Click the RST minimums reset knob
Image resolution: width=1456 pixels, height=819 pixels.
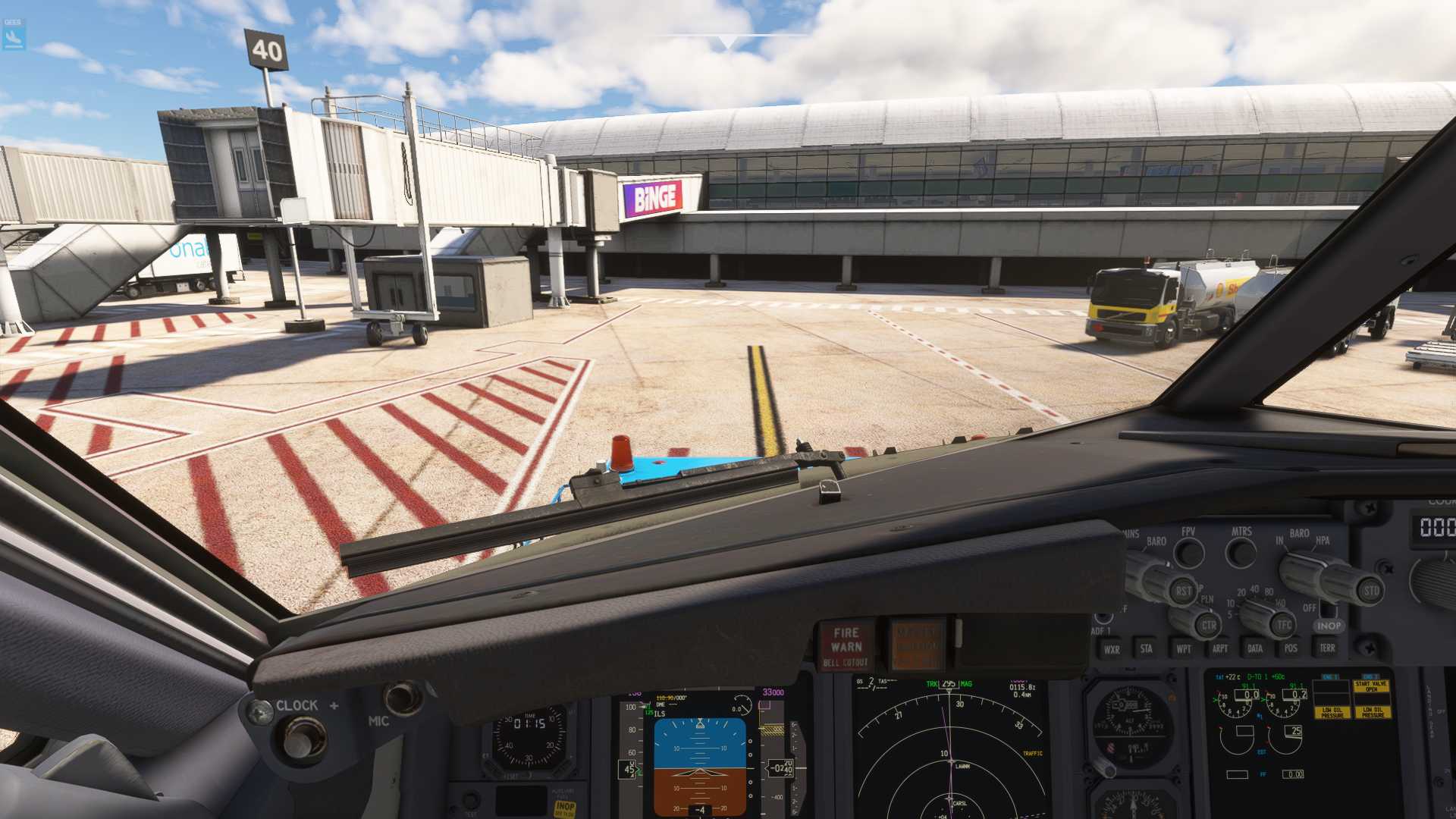pos(1183,591)
